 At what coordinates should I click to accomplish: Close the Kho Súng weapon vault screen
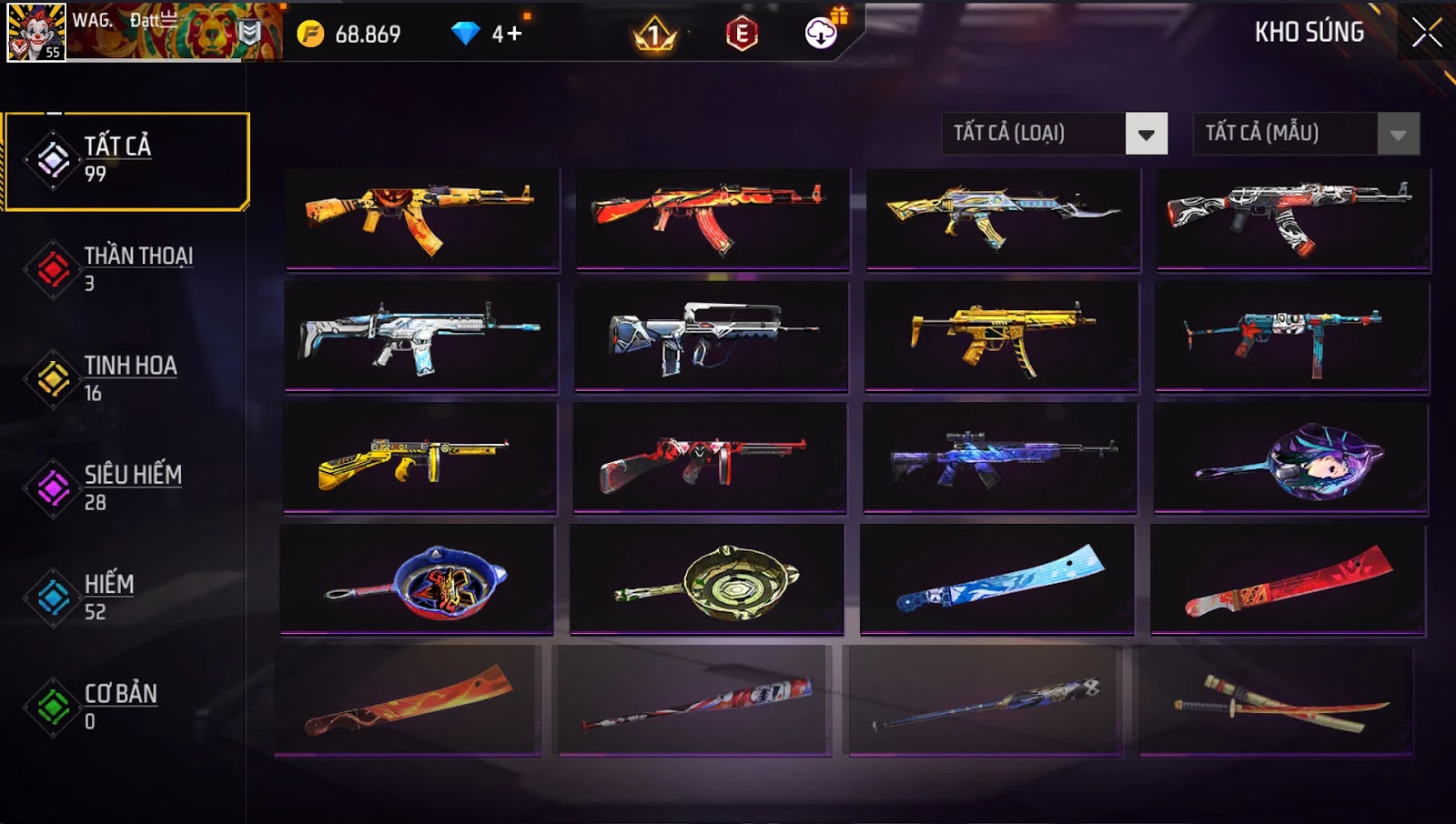(1426, 33)
